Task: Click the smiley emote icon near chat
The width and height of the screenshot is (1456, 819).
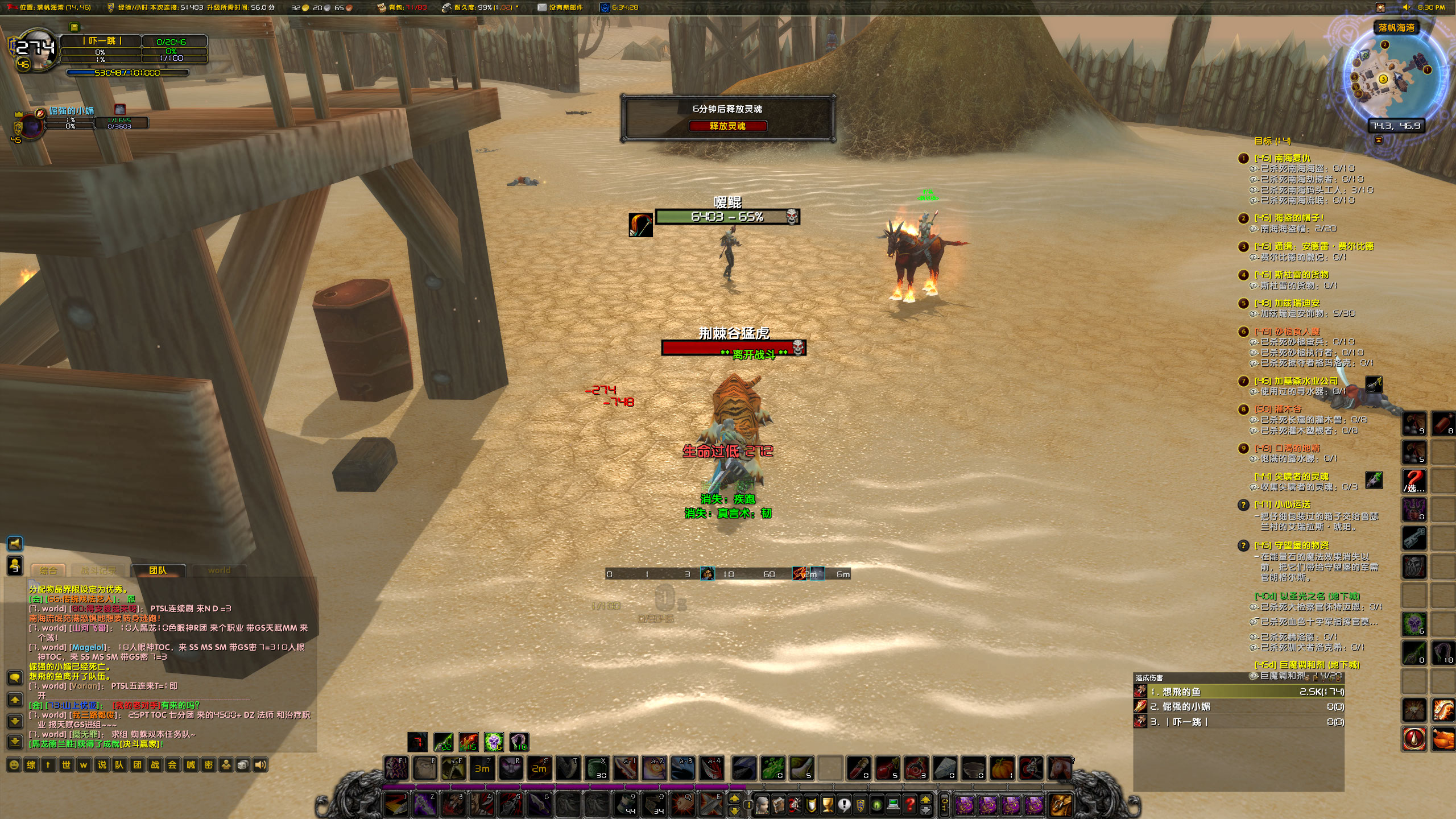Action: click(14, 765)
